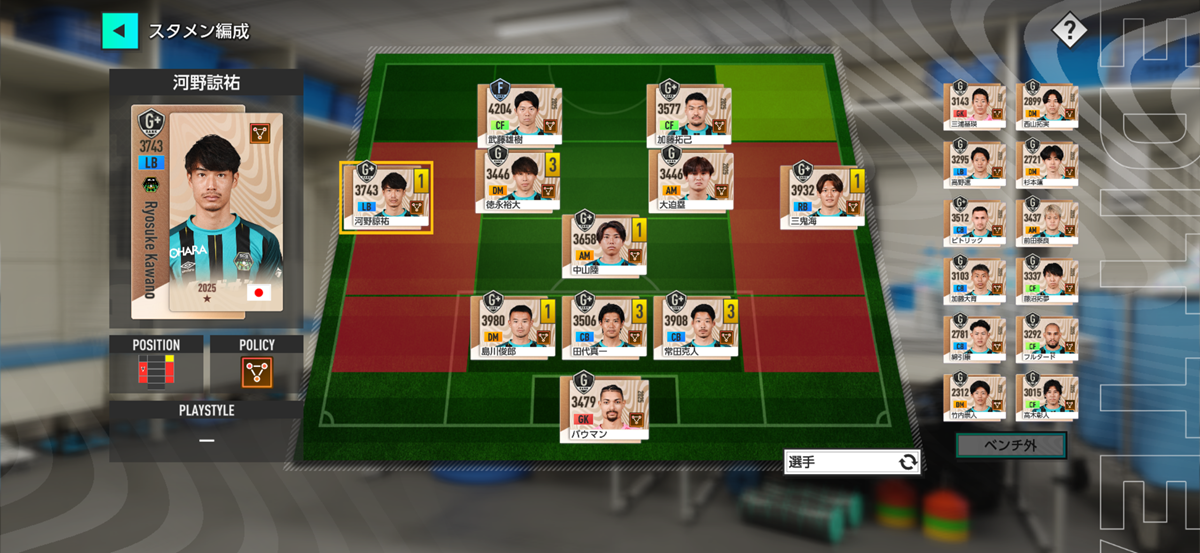
Task: Open the help question mark icon
Action: click(1068, 30)
